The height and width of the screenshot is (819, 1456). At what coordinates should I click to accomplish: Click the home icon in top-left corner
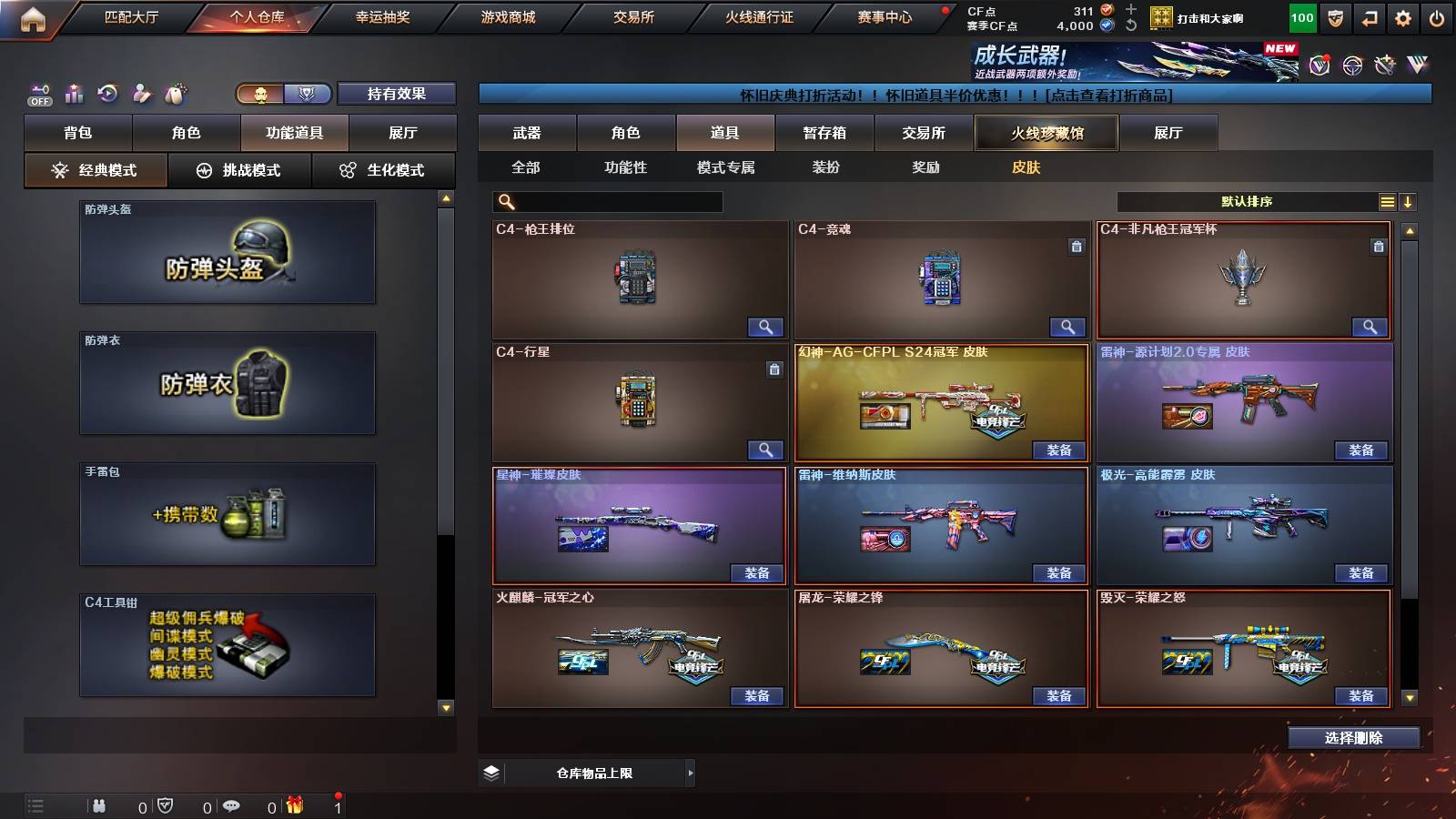click(32, 16)
